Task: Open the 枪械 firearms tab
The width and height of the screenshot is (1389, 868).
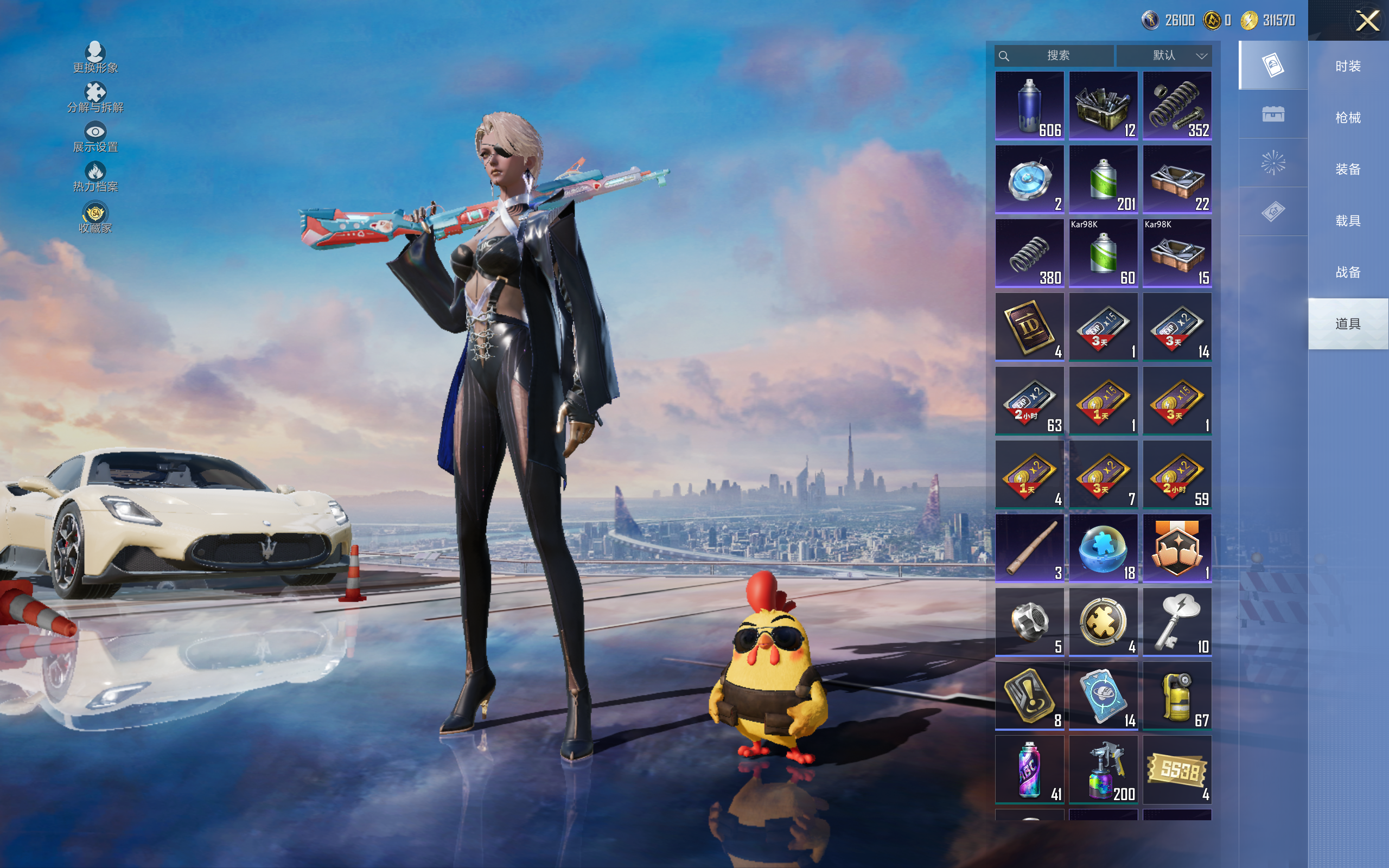Action: (1348, 118)
